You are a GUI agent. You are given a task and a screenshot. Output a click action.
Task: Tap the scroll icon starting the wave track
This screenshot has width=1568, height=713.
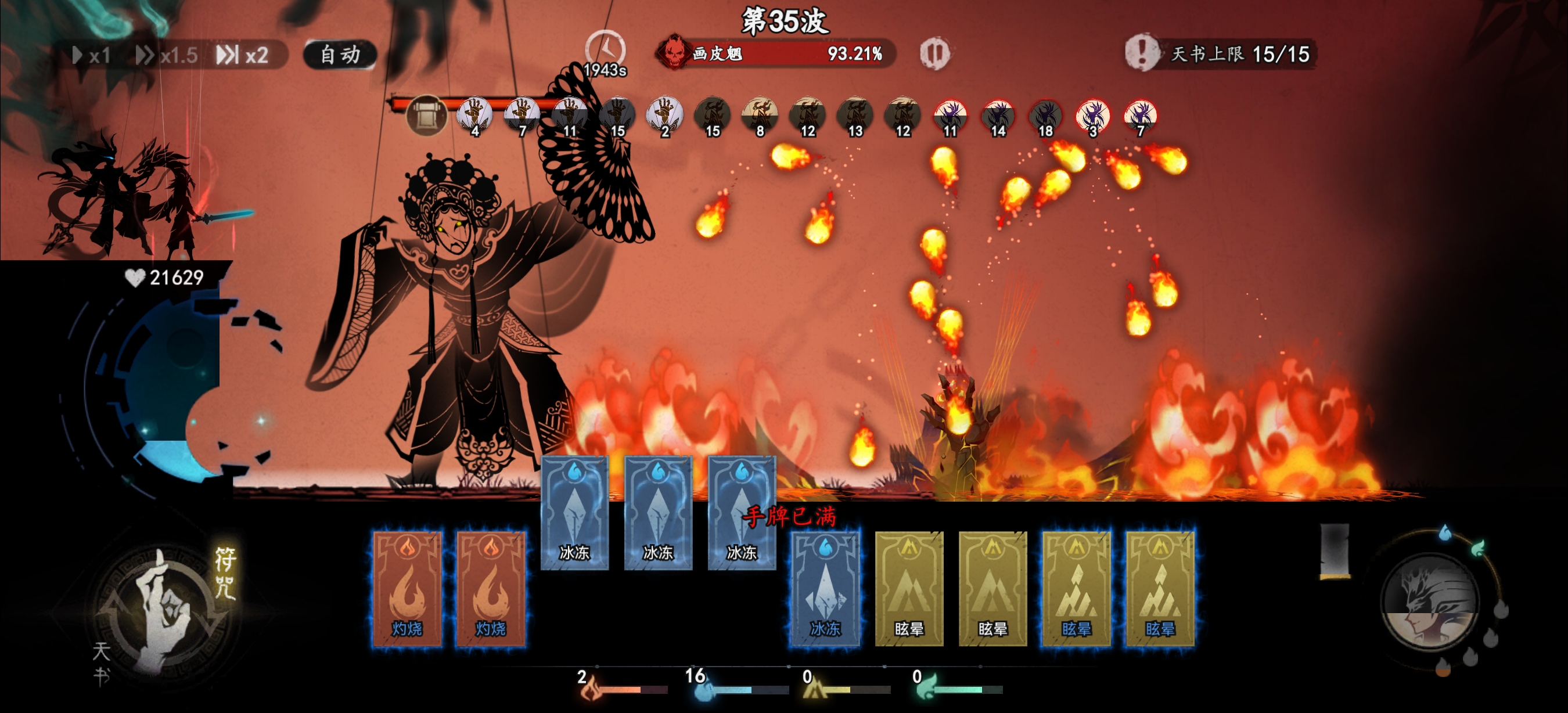point(426,115)
